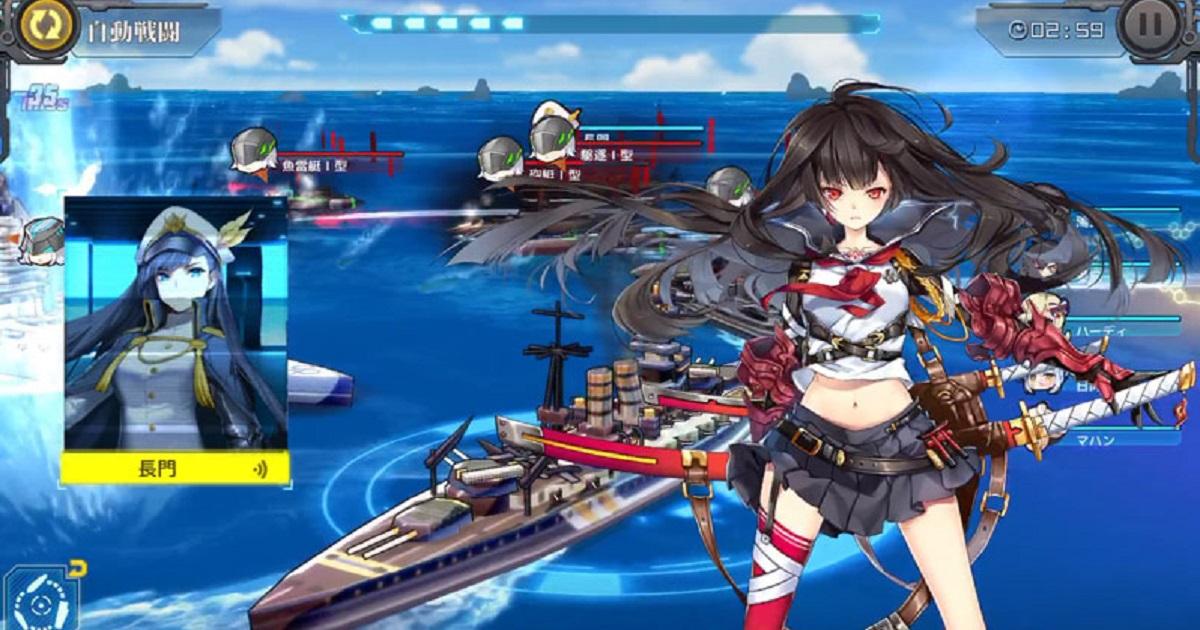Select the 長門 commander portrait card
The height and width of the screenshot is (630, 1200).
pyautogui.click(x=176, y=339)
